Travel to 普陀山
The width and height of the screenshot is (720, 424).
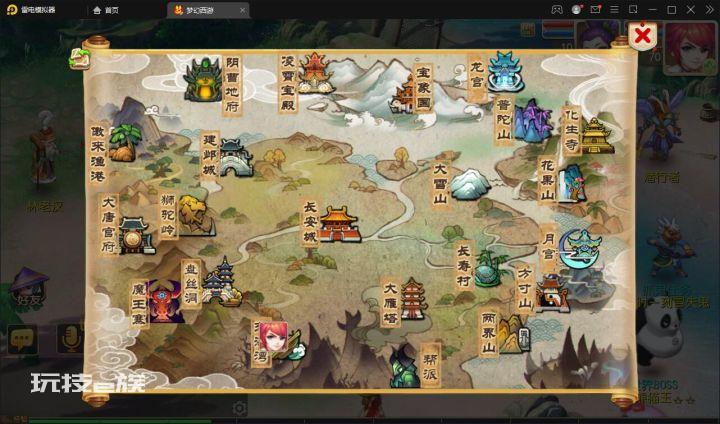click(532, 121)
